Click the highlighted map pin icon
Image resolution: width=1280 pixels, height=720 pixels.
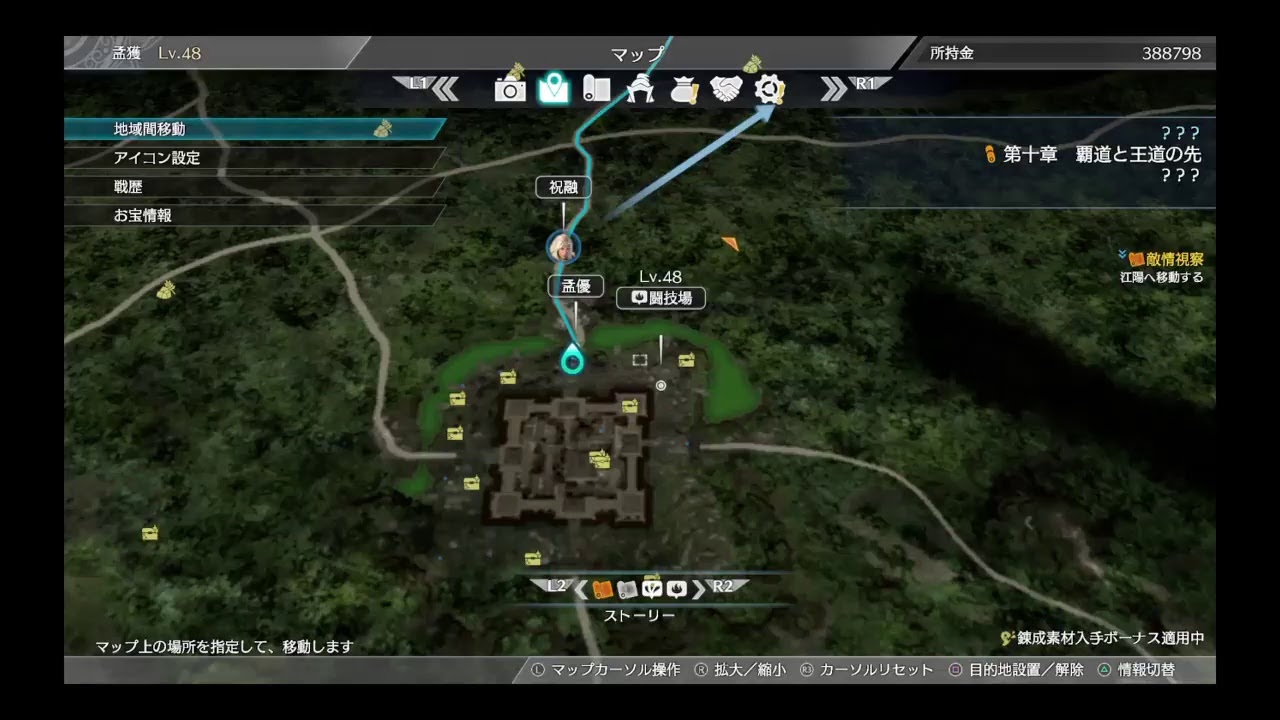click(x=556, y=89)
